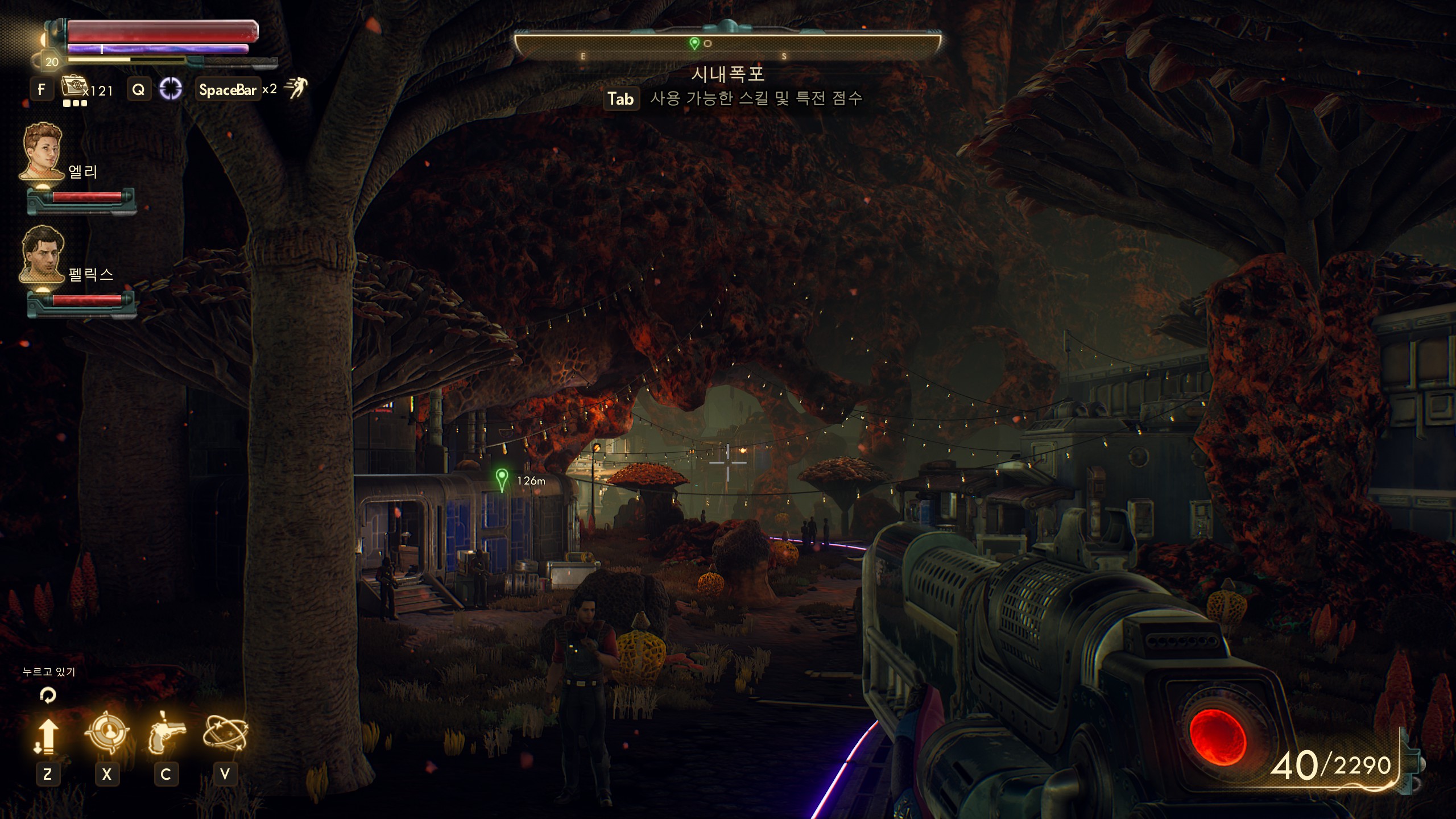Select the green 126m waypoint marker

click(502, 479)
